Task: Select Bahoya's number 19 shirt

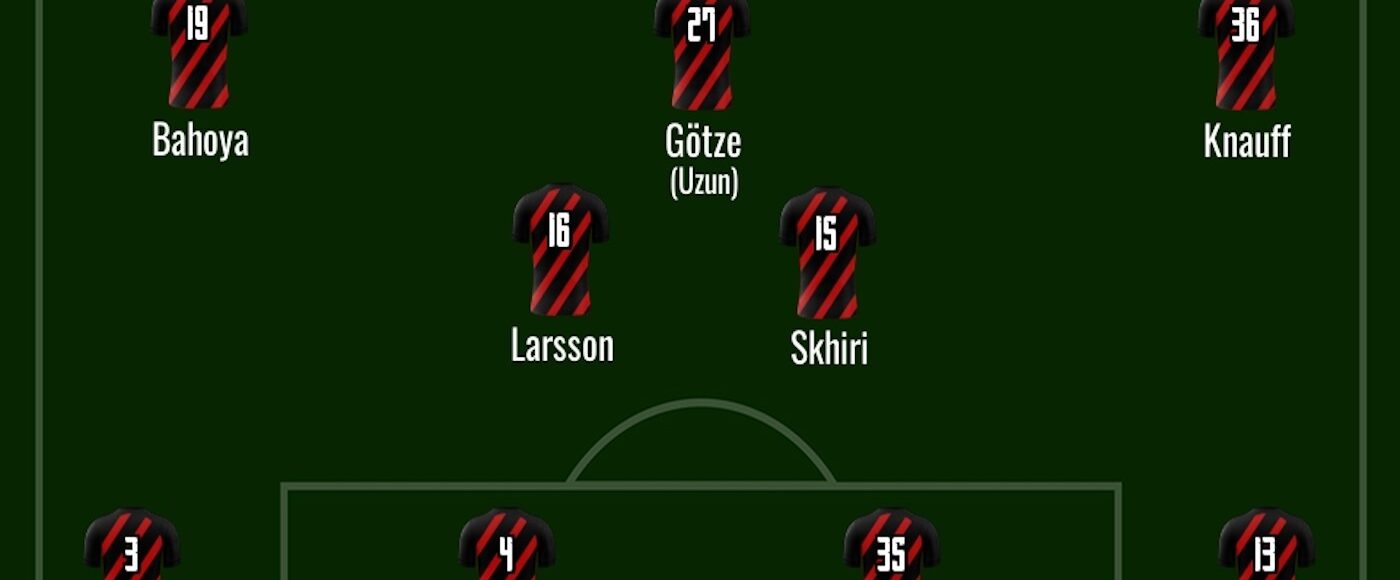Action: tap(199, 50)
